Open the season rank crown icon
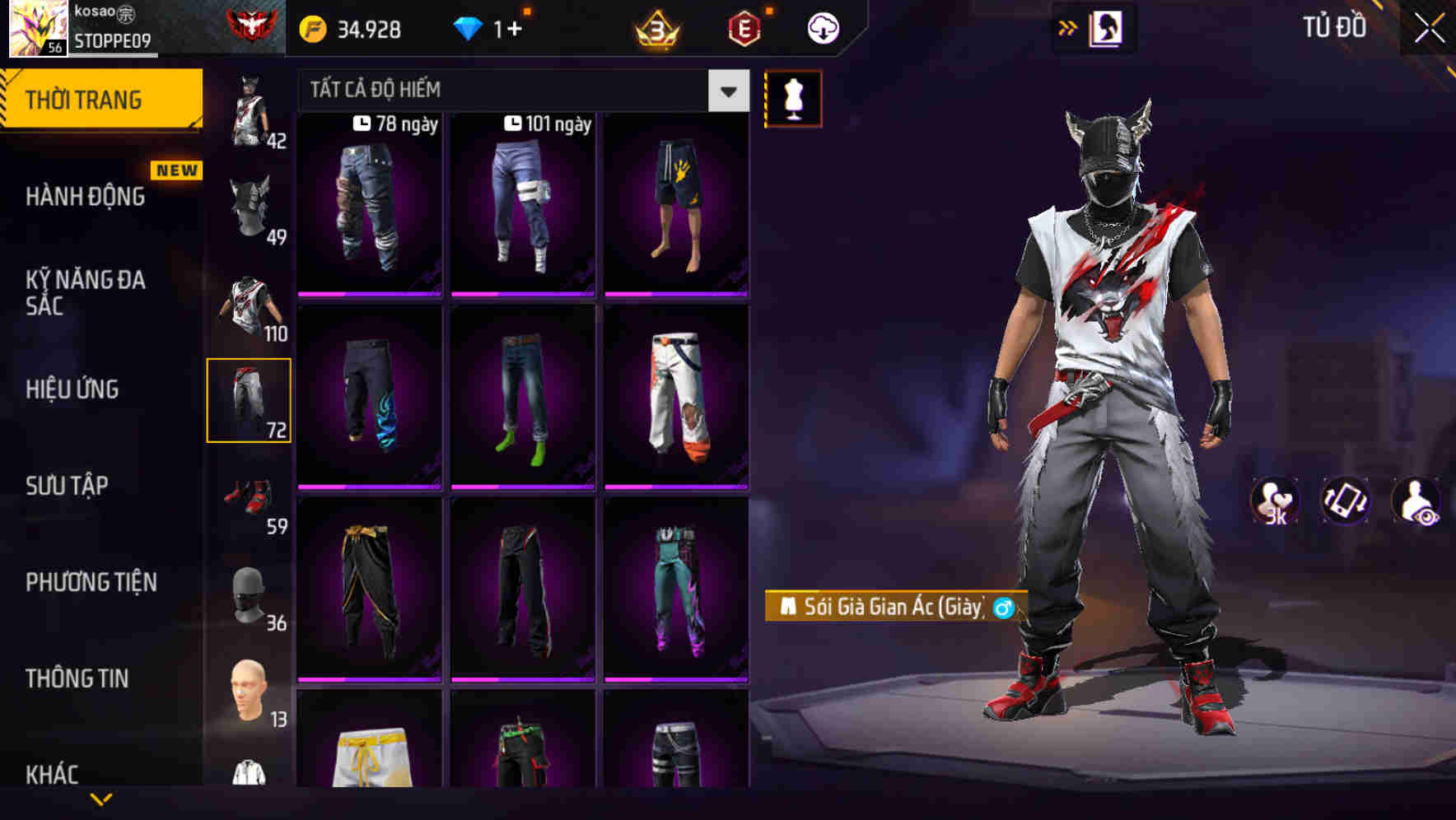 coord(655,27)
